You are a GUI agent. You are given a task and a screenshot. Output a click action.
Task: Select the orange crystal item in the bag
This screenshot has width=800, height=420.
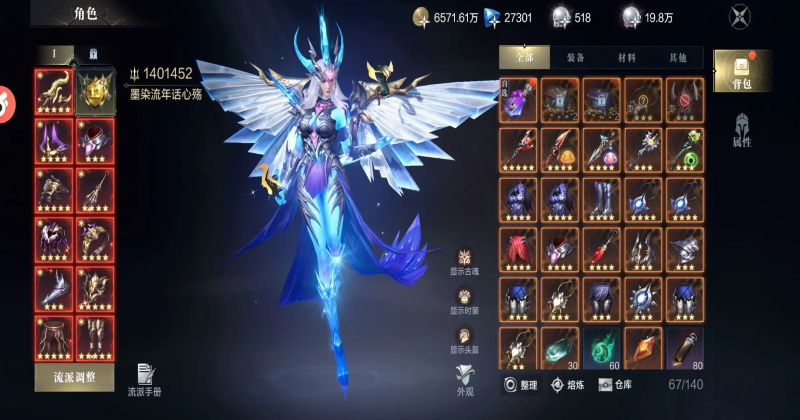(x=644, y=346)
